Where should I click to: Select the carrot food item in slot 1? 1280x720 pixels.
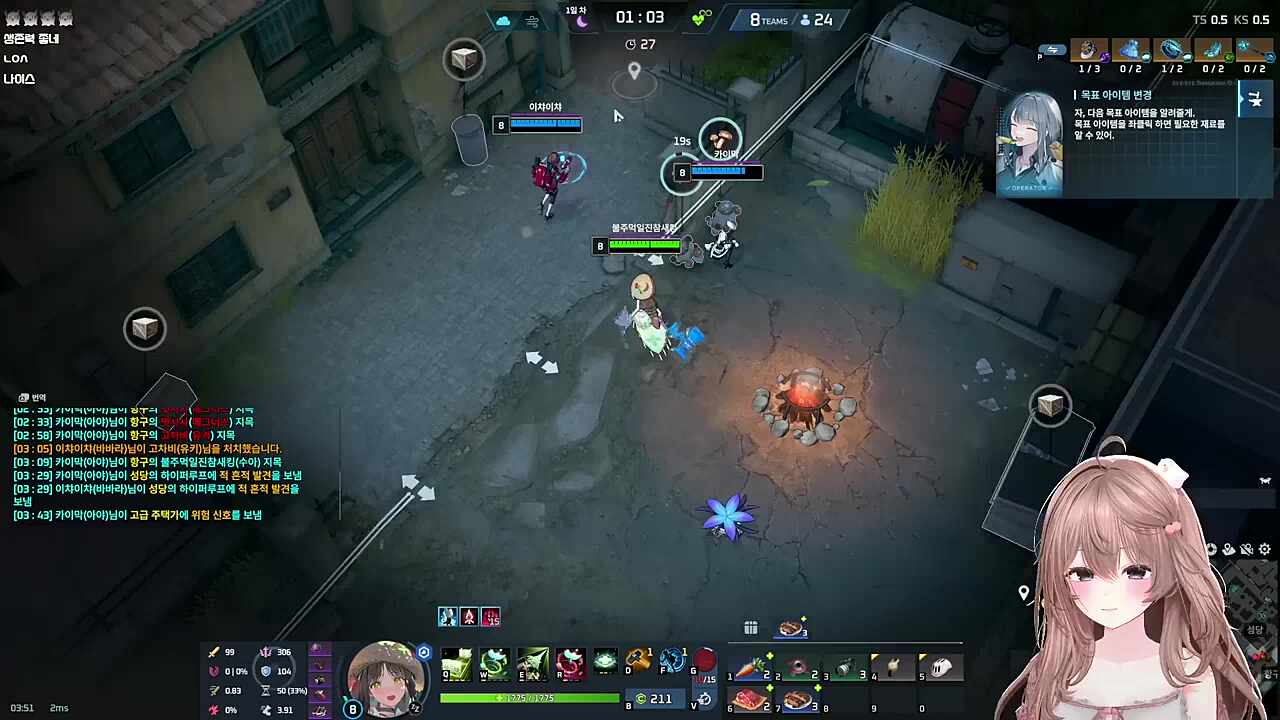click(753, 668)
